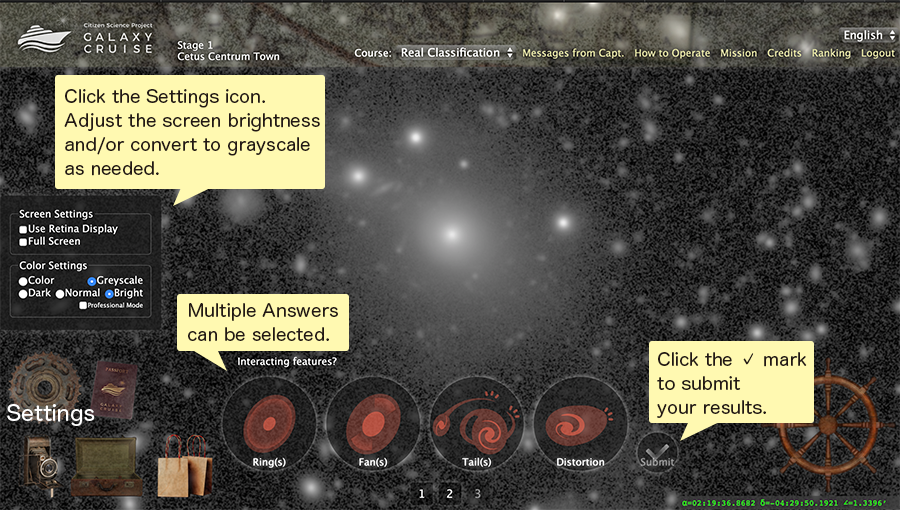The image size is (900, 510).
Task: Show the Credits page
Action: [784, 53]
